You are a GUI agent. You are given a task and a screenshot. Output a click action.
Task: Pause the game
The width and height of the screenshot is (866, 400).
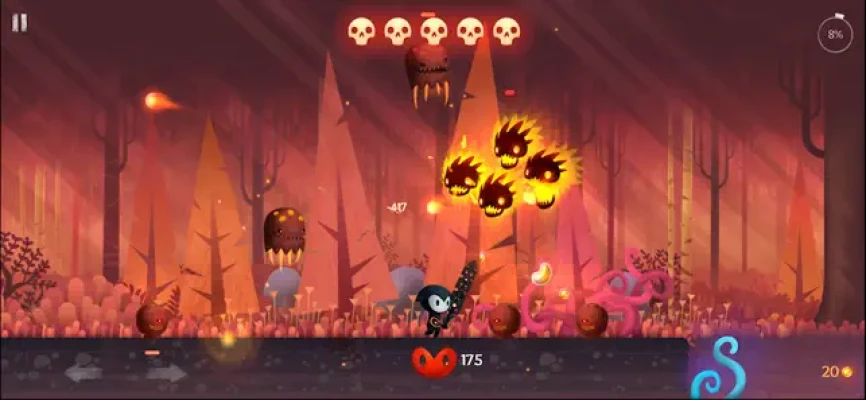coord(20,22)
